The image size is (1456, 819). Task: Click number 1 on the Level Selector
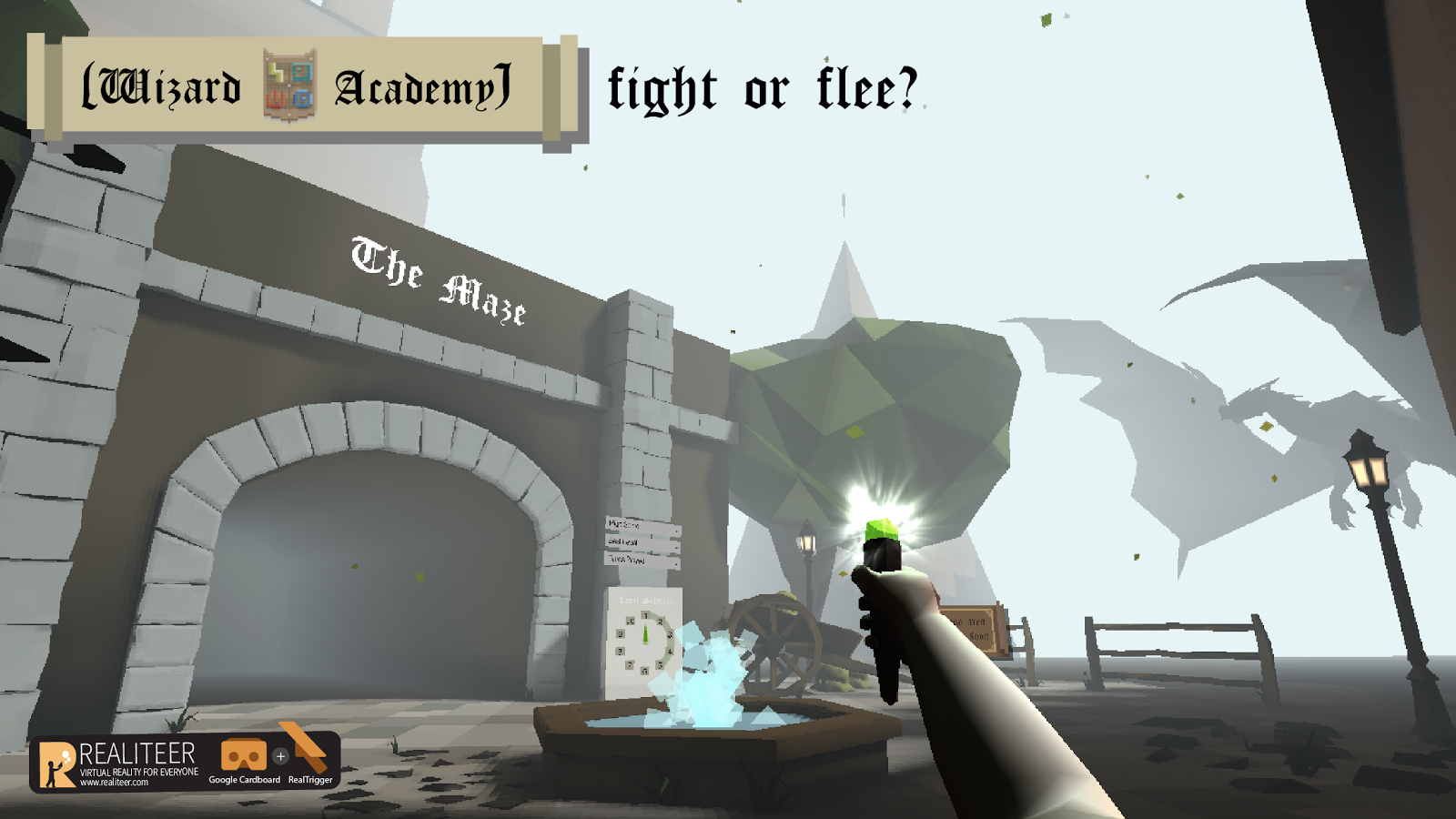tap(645, 615)
